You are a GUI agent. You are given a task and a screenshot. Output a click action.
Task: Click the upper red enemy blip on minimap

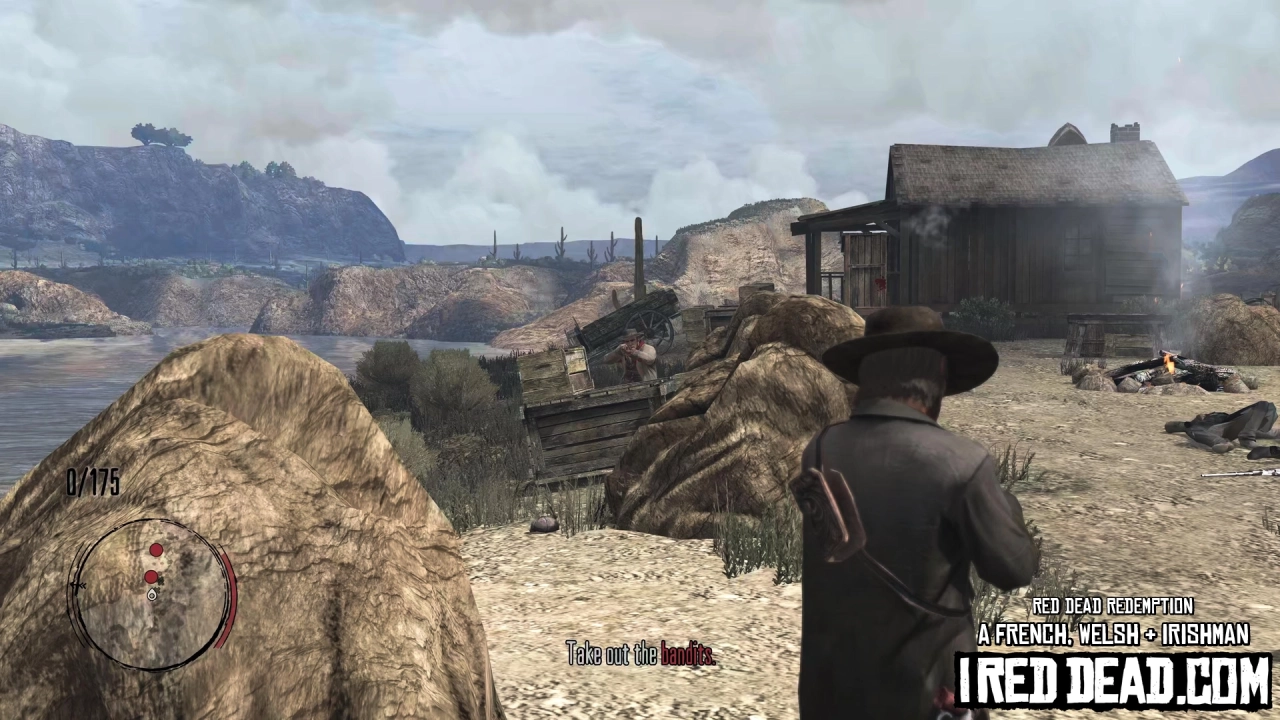click(x=156, y=550)
